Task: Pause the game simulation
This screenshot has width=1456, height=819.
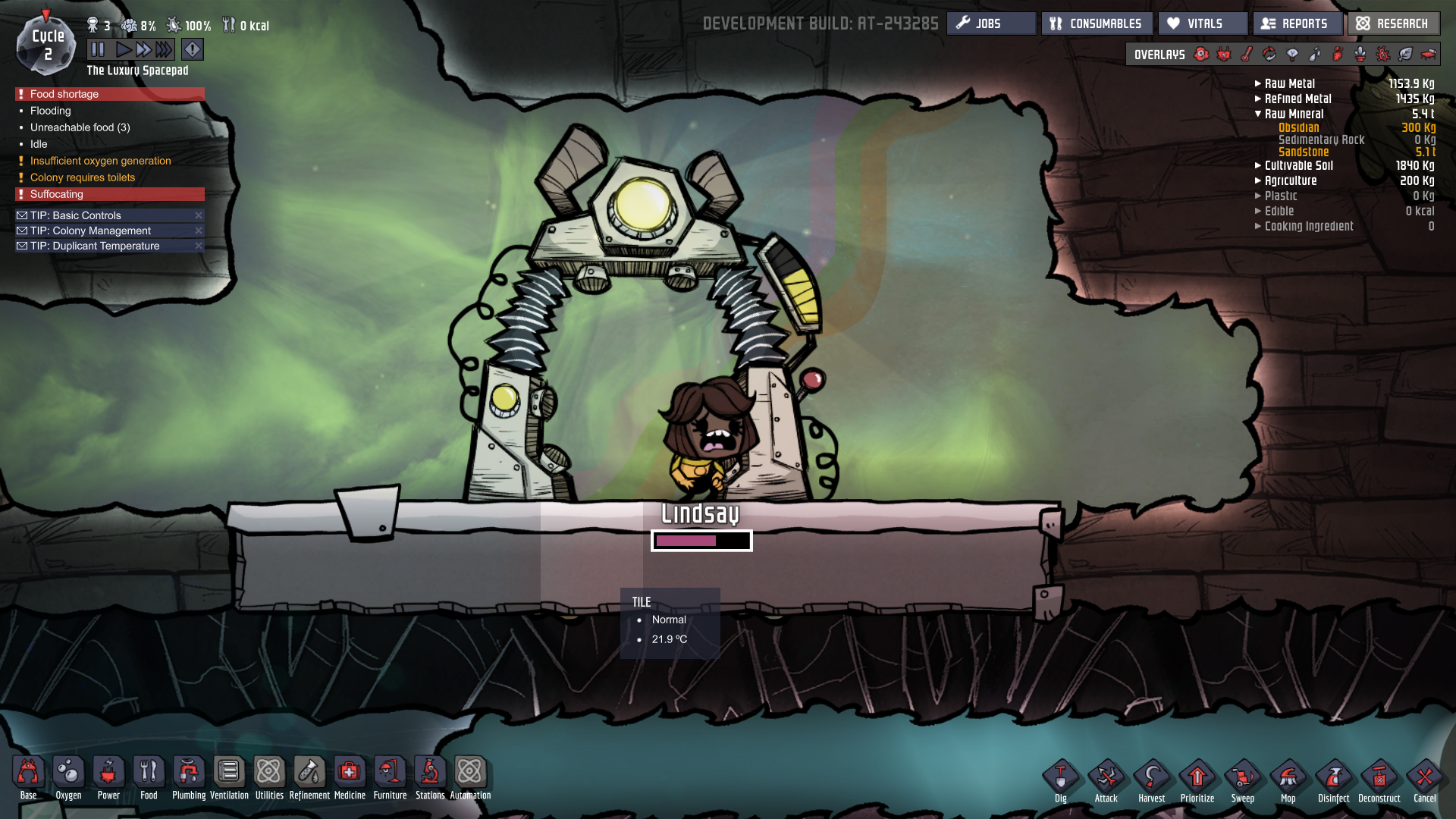Action: tap(98, 50)
